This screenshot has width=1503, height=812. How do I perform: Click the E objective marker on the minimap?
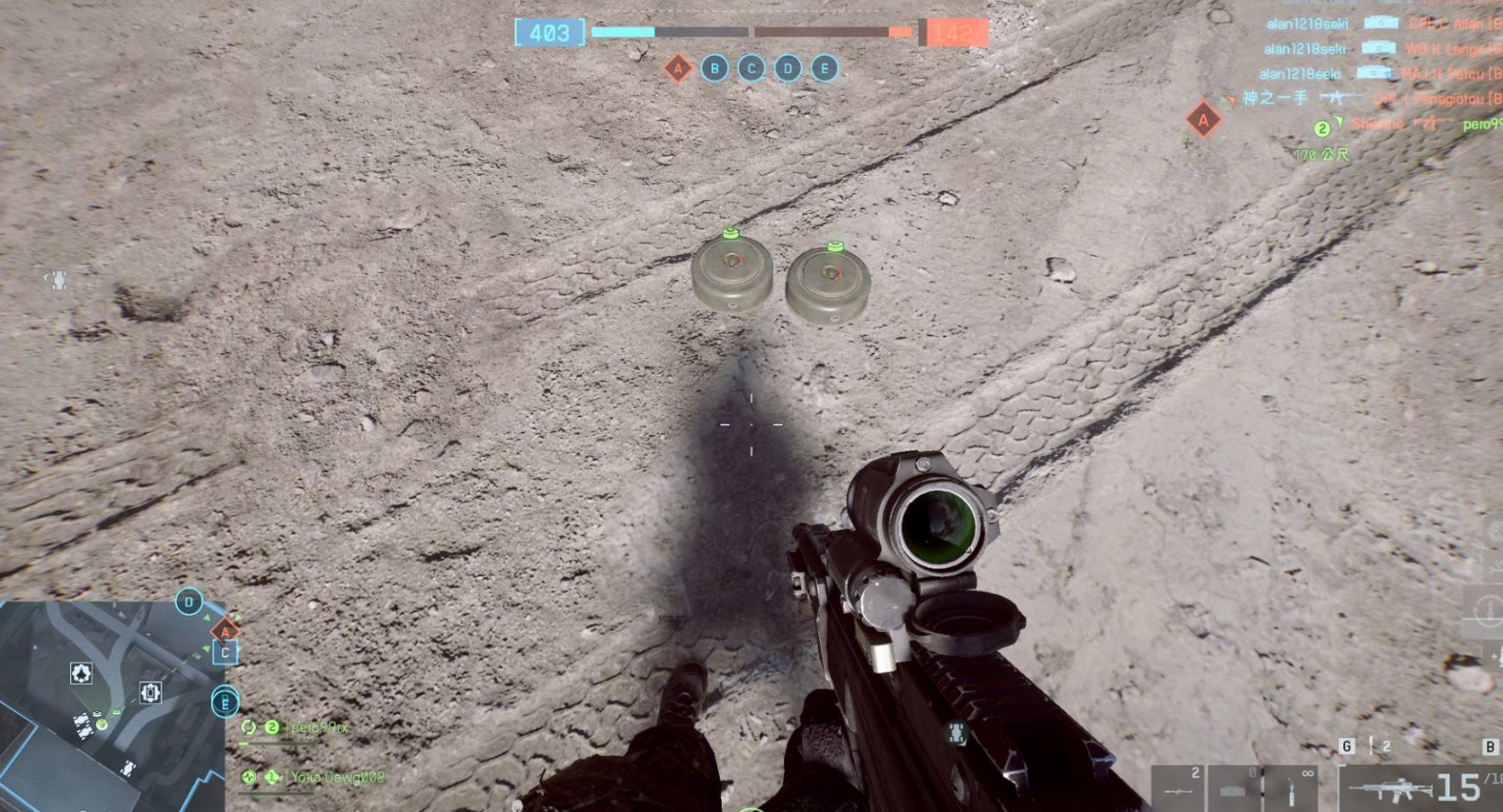tap(224, 702)
